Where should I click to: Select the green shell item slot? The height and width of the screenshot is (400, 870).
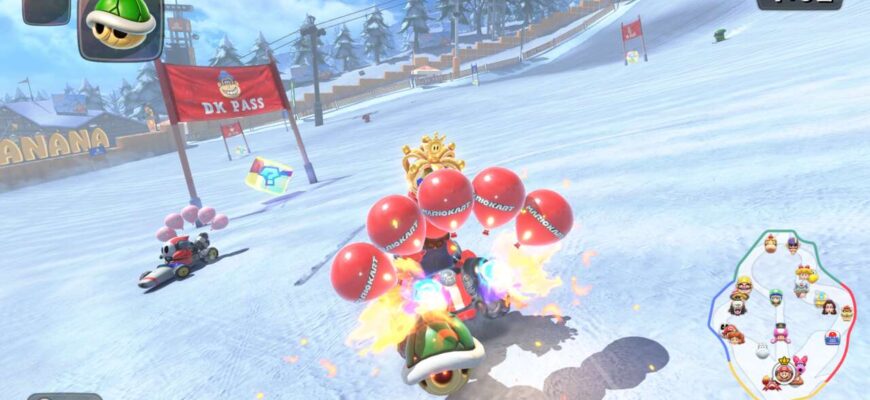[120, 27]
